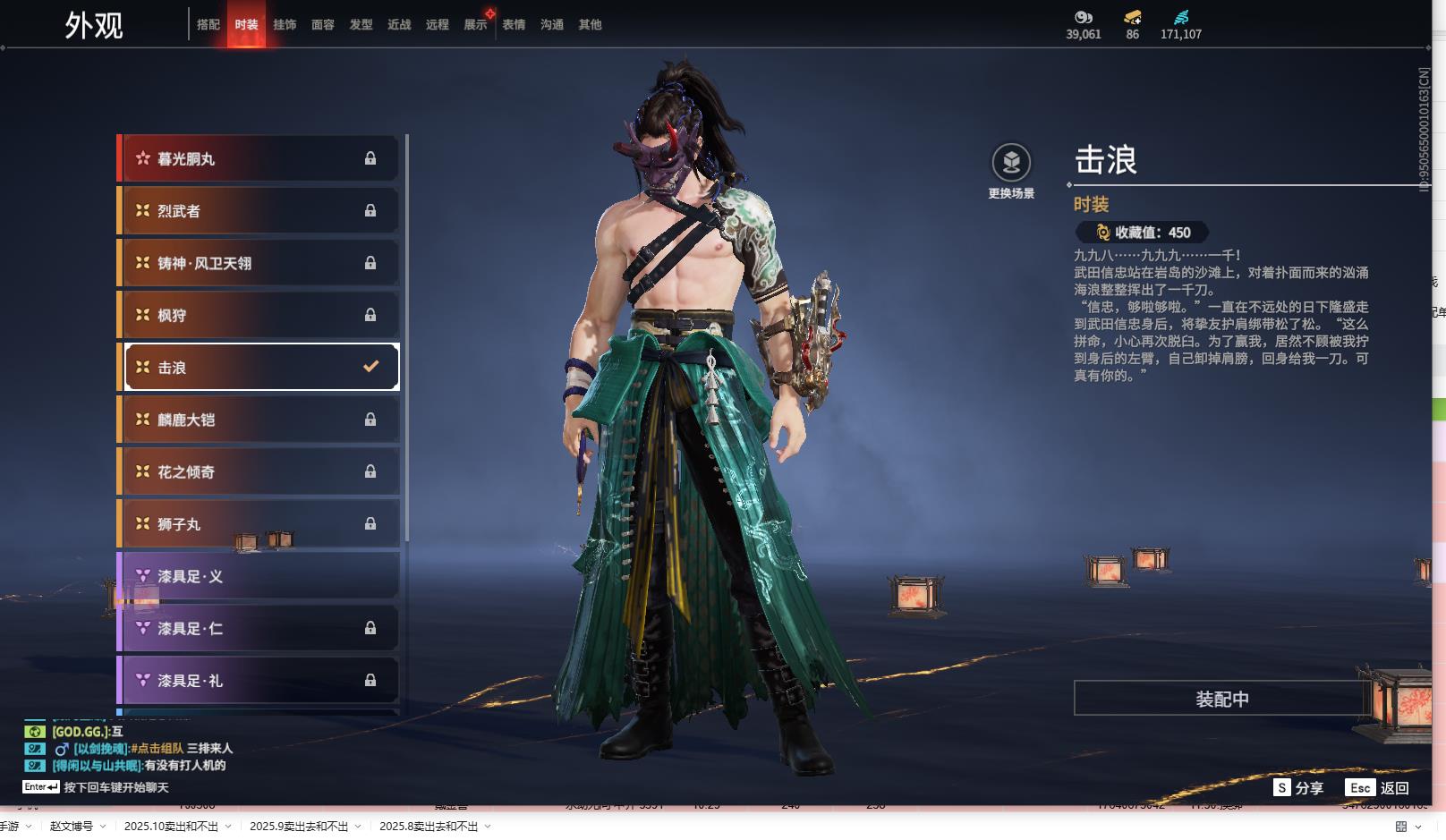Open the 2025.10卖出和不出 spreadsheet tab
The height and width of the screenshot is (840, 1446).
171,827
